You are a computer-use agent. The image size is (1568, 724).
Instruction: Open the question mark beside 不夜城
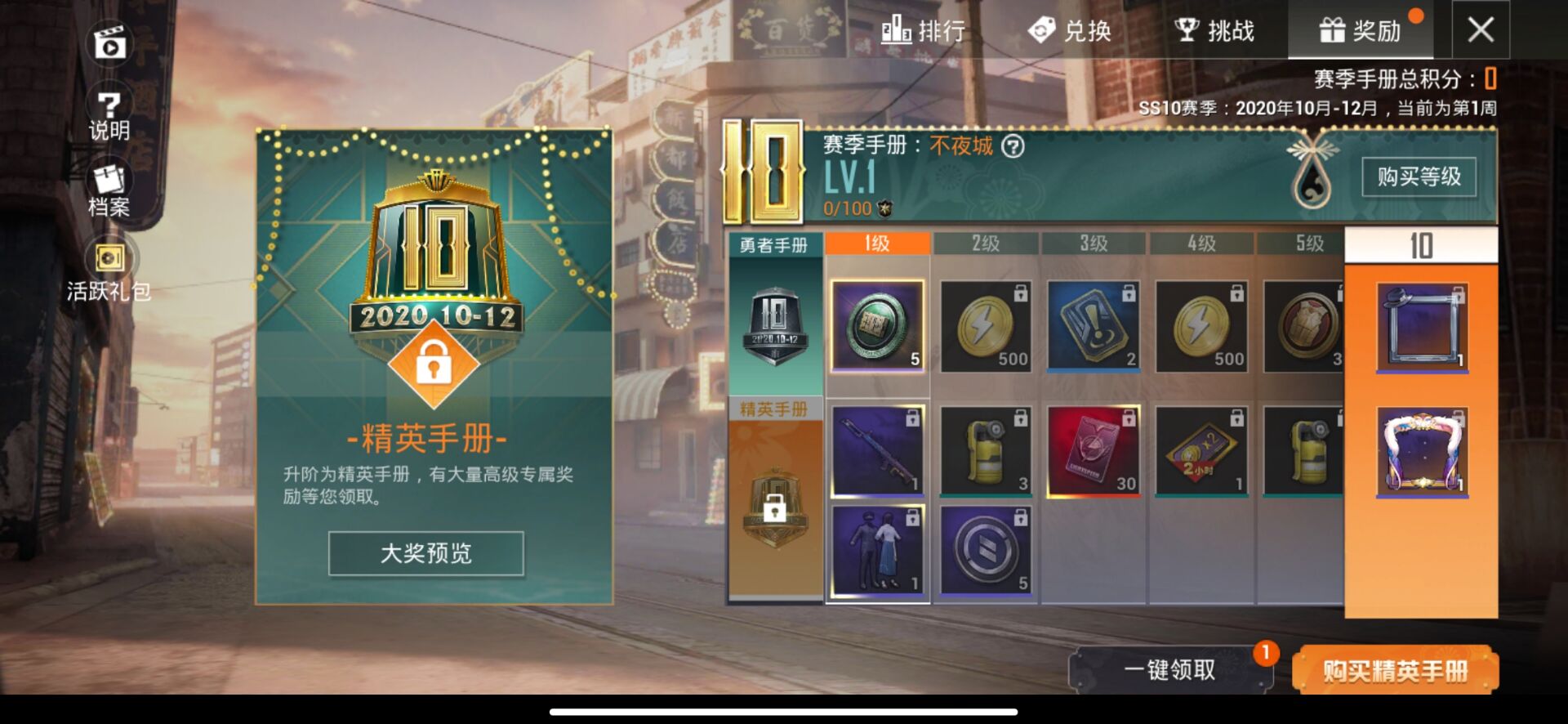[1013, 146]
